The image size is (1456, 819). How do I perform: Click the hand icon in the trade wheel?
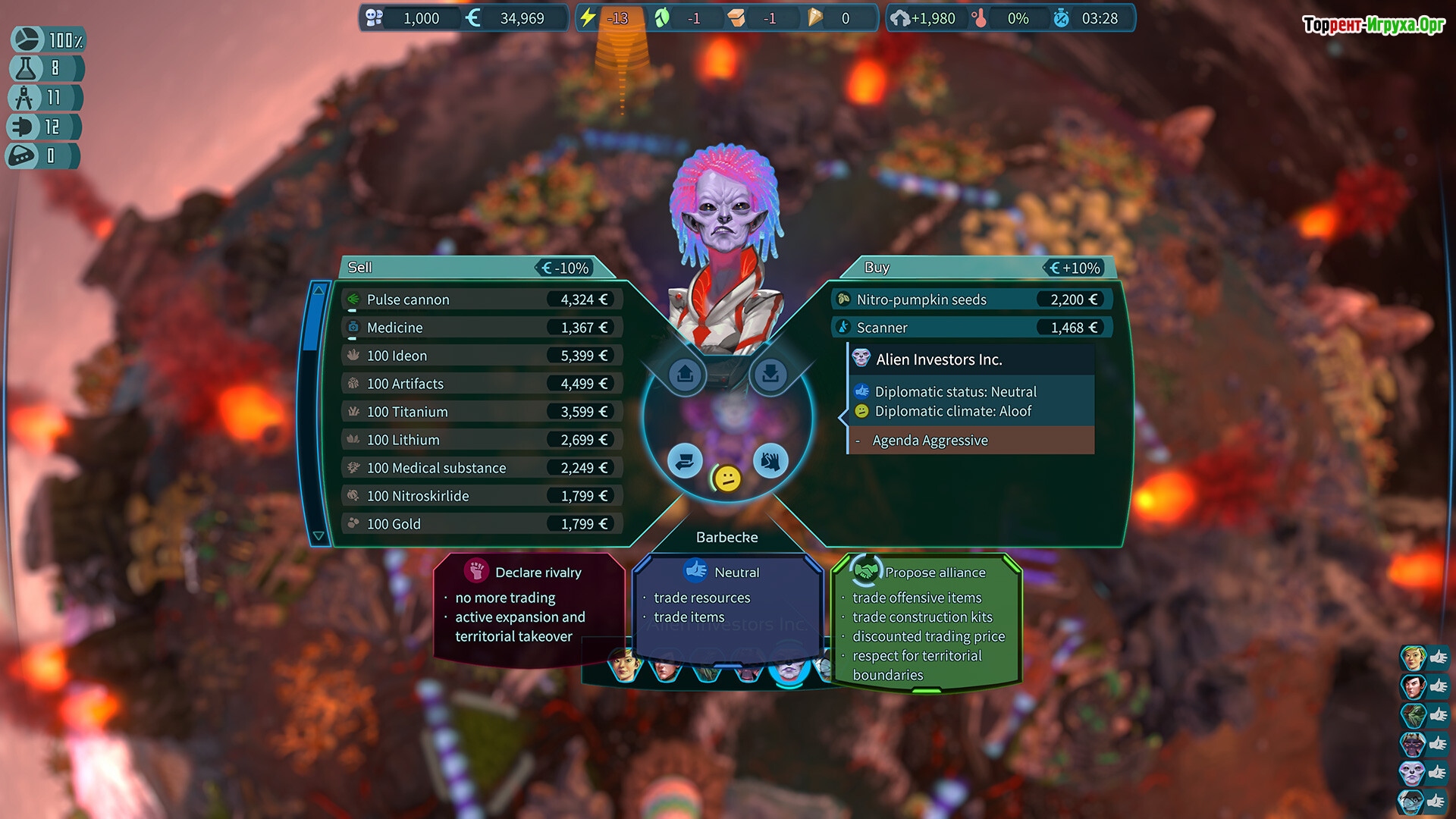pos(770,461)
